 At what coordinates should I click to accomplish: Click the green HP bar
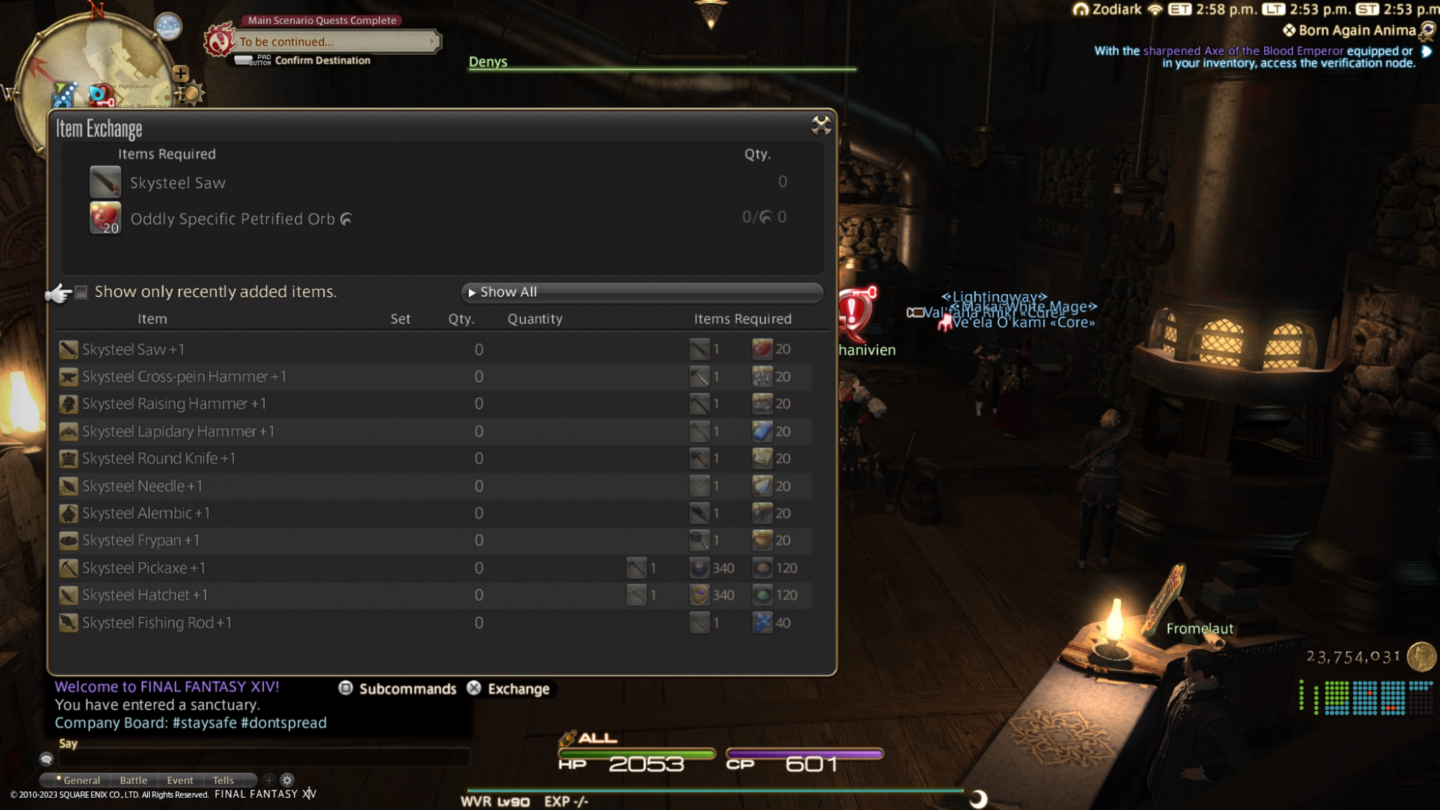(640, 755)
